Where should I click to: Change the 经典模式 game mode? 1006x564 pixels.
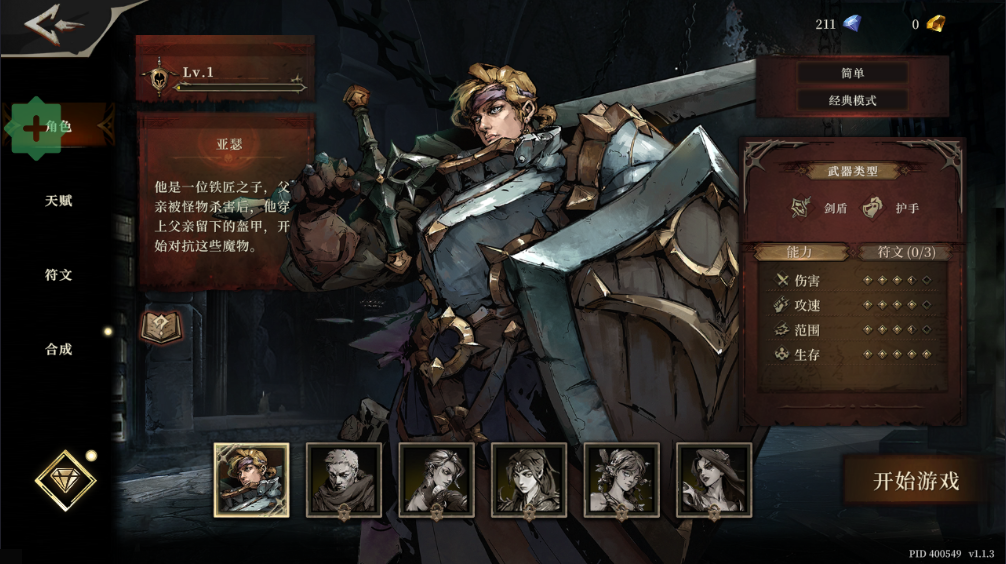(852, 100)
